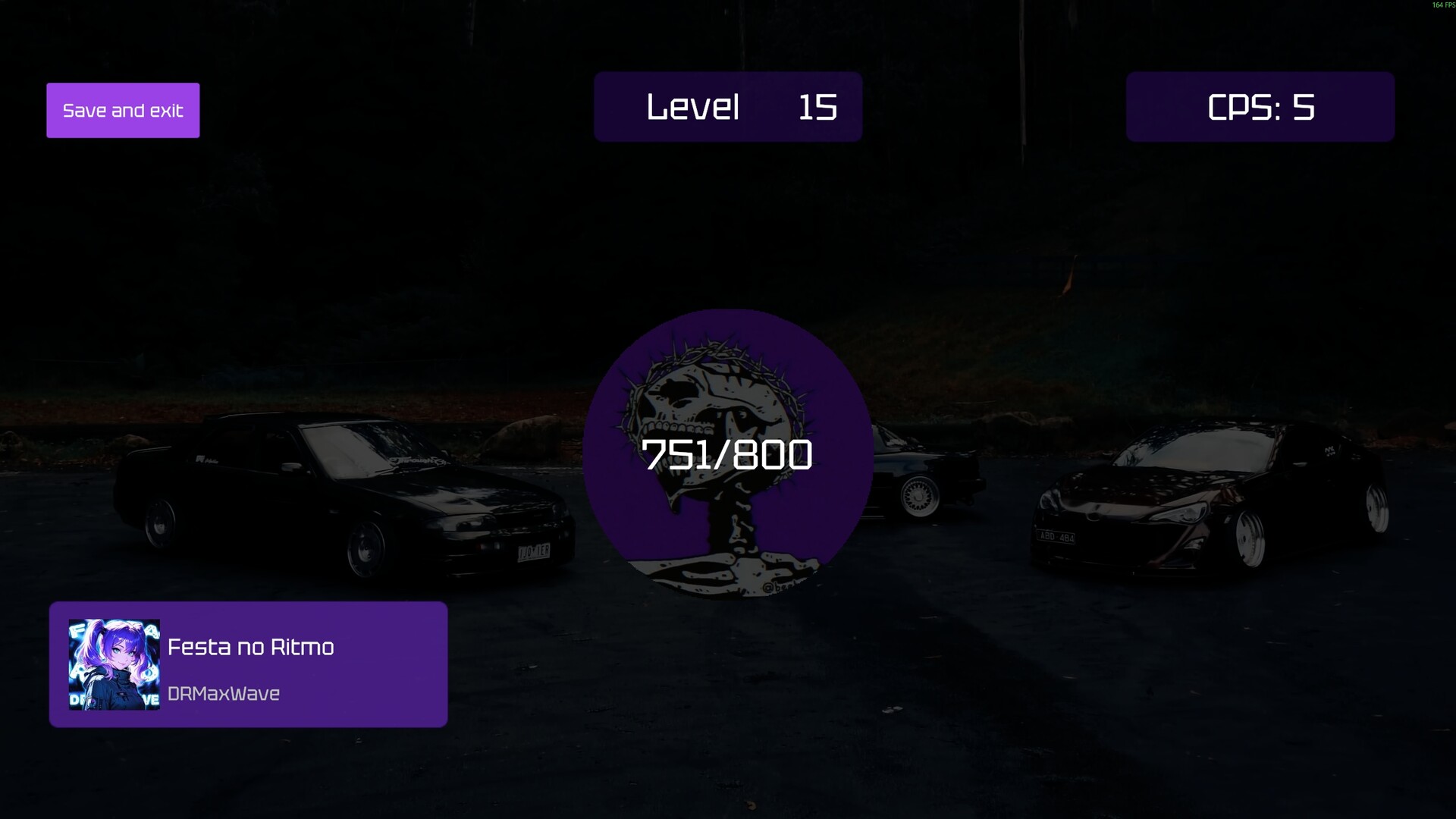Click the Save and exit button
The image size is (1456, 819).
[x=123, y=111]
